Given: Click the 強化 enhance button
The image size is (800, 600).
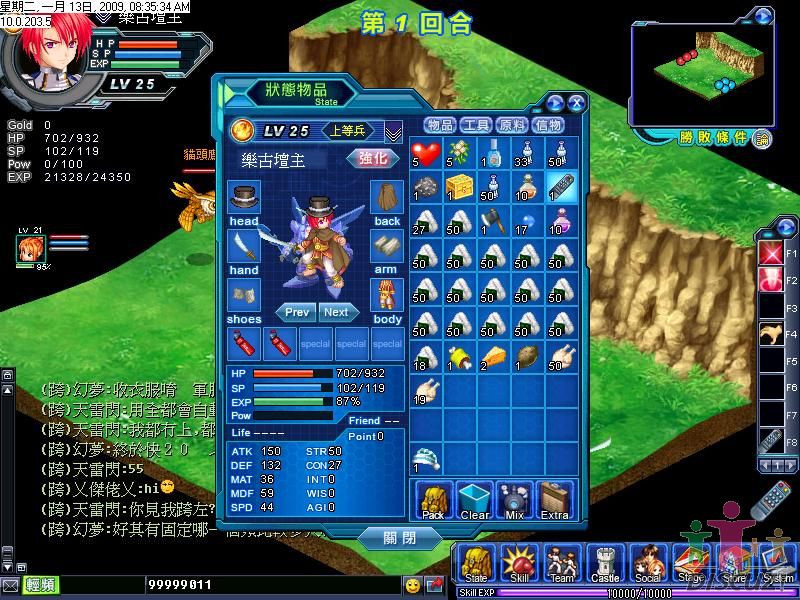Looking at the screenshot, I should click(x=372, y=159).
